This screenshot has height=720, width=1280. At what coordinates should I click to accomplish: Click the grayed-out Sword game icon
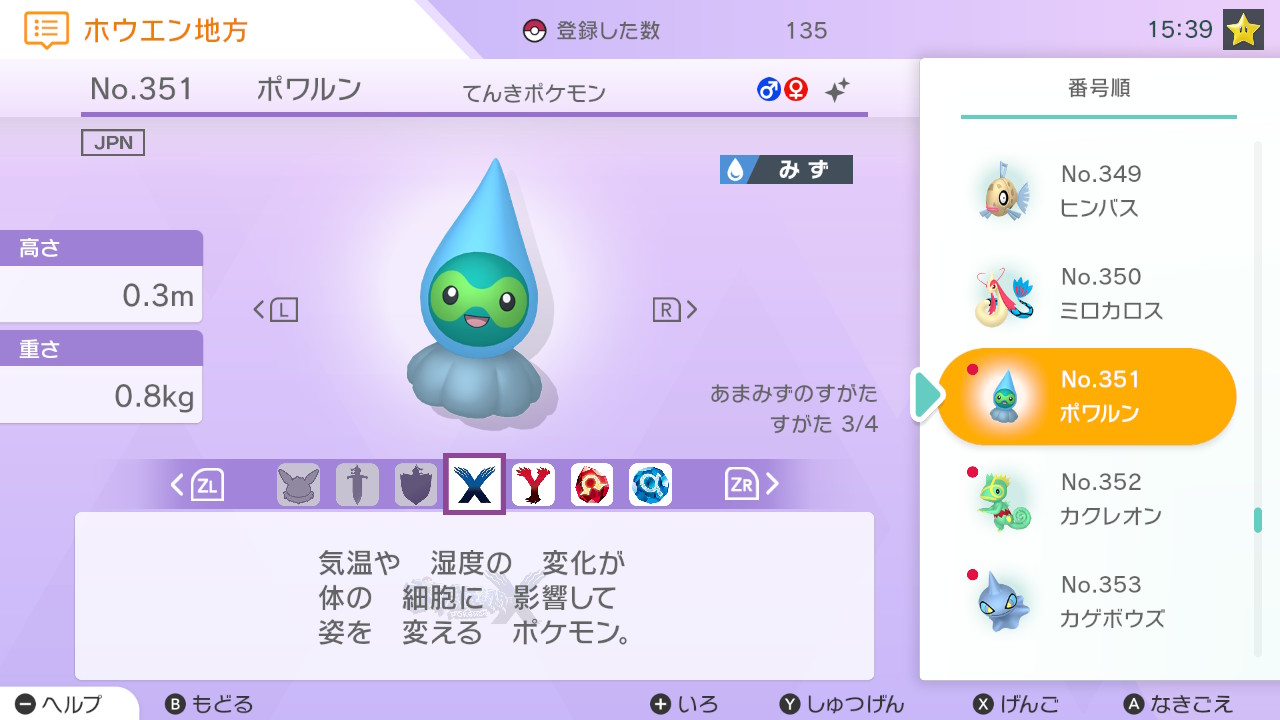357,485
